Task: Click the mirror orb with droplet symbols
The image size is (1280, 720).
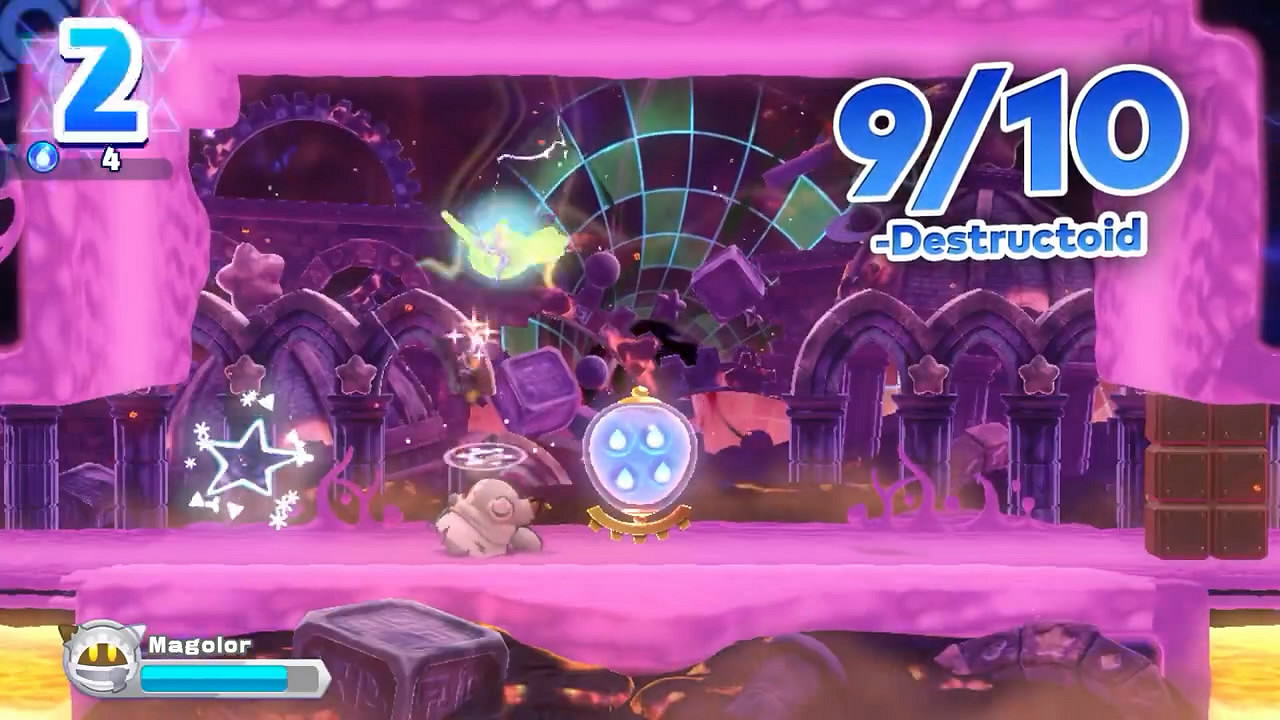Action: [x=640, y=450]
